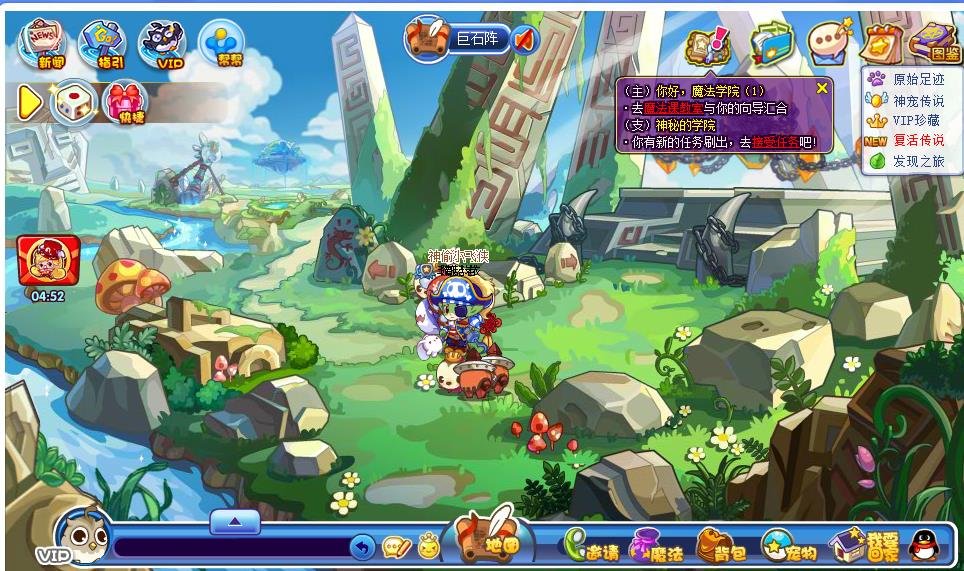Open the 快捷 pink gift box
This screenshot has height=571, width=964.
coord(125,101)
